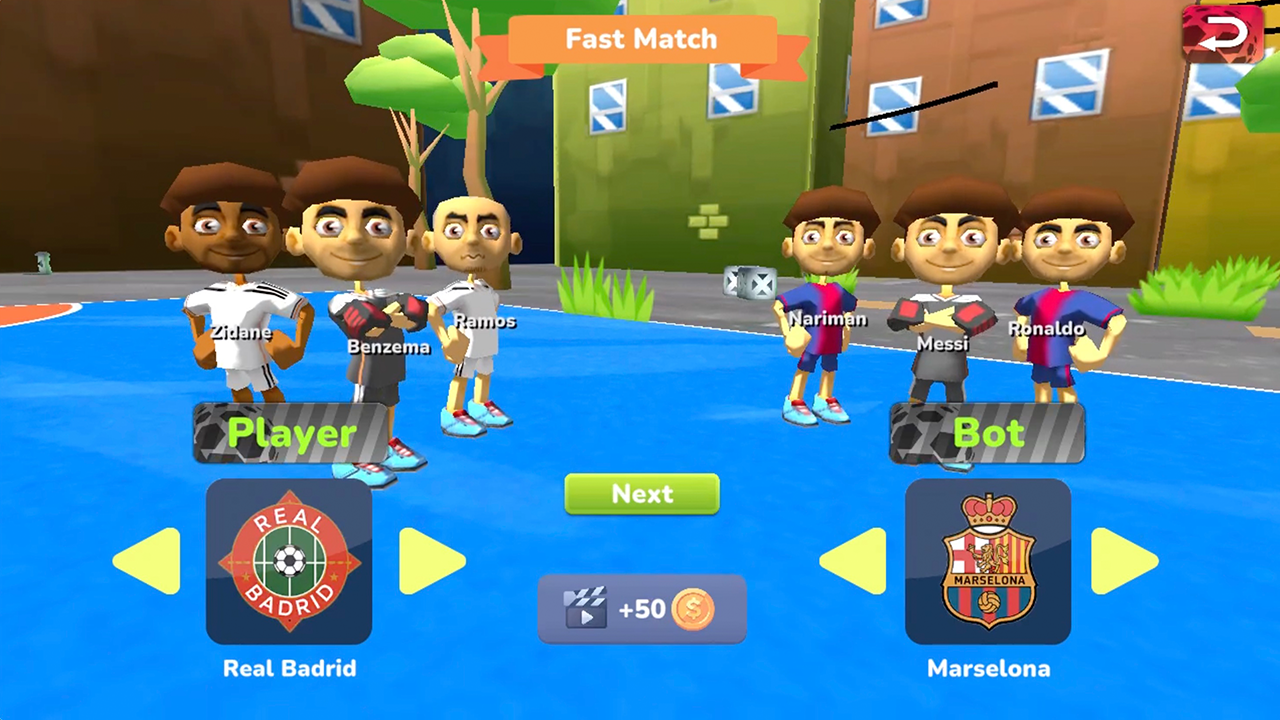The width and height of the screenshot is (1280, 720).
Task: Click the gold coin icon
Action: click(695, 608)
